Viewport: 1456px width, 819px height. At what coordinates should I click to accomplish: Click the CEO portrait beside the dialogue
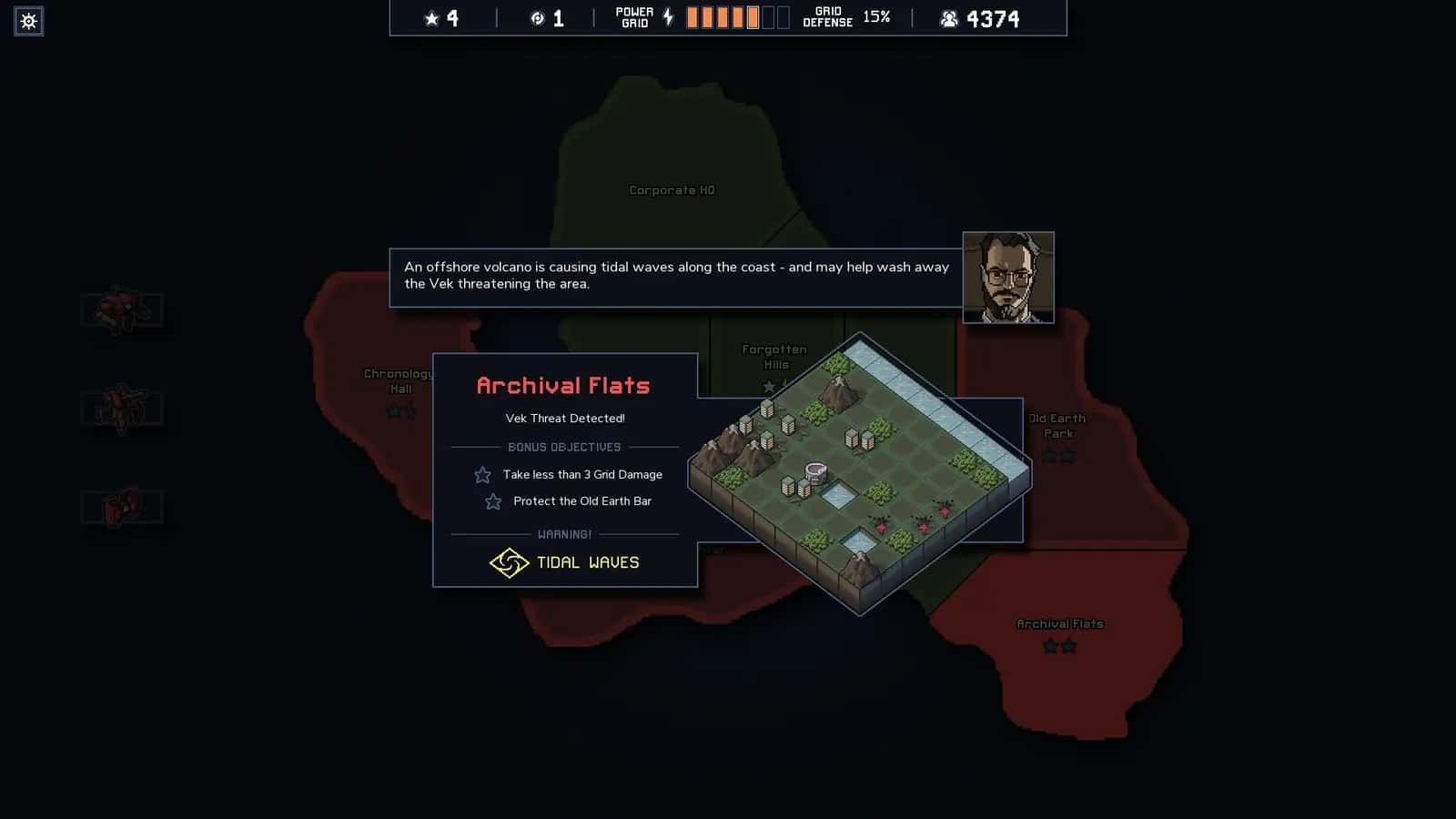[x=1008, y=278]
